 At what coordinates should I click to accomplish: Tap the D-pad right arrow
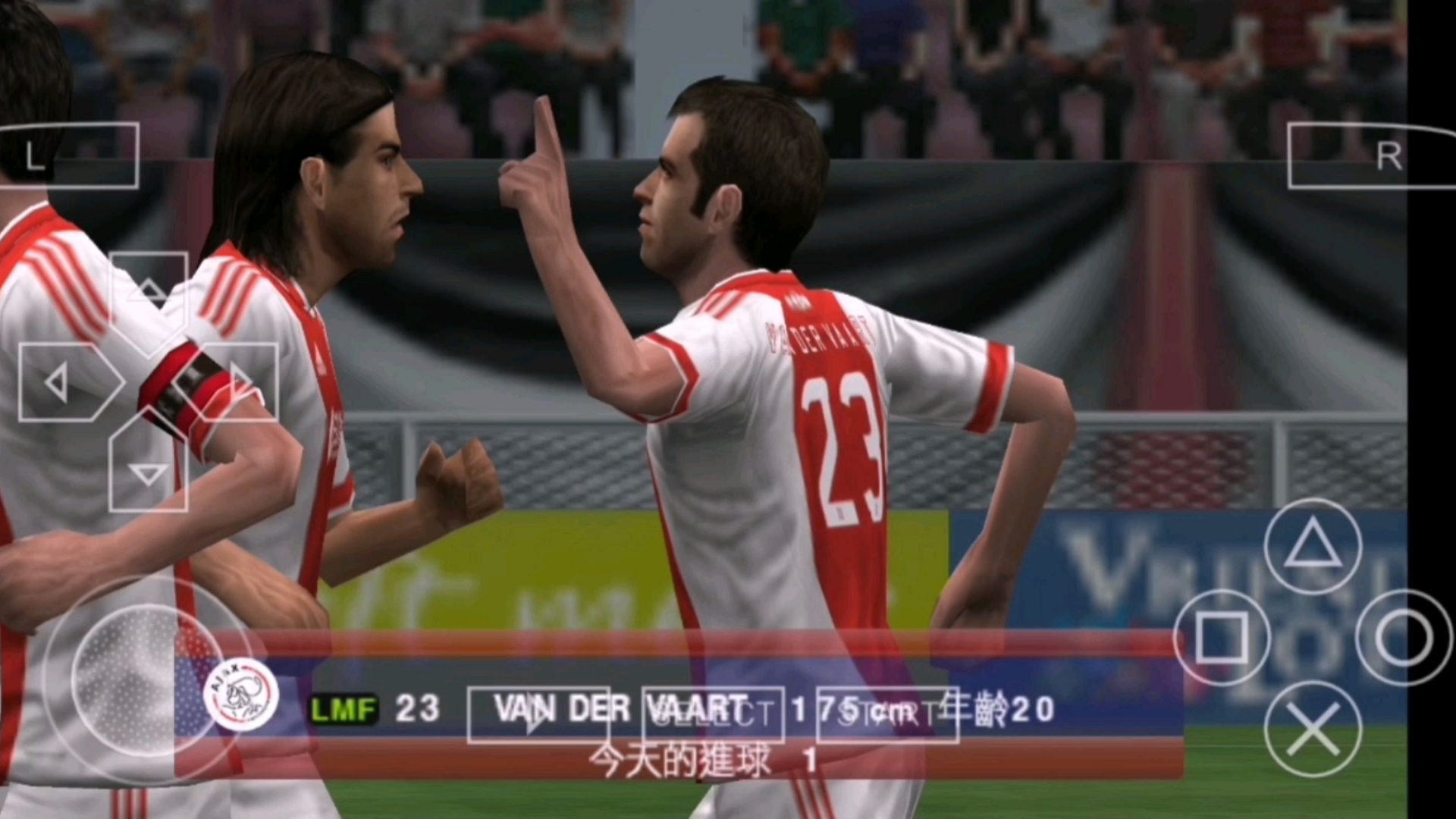pos(237,381)
